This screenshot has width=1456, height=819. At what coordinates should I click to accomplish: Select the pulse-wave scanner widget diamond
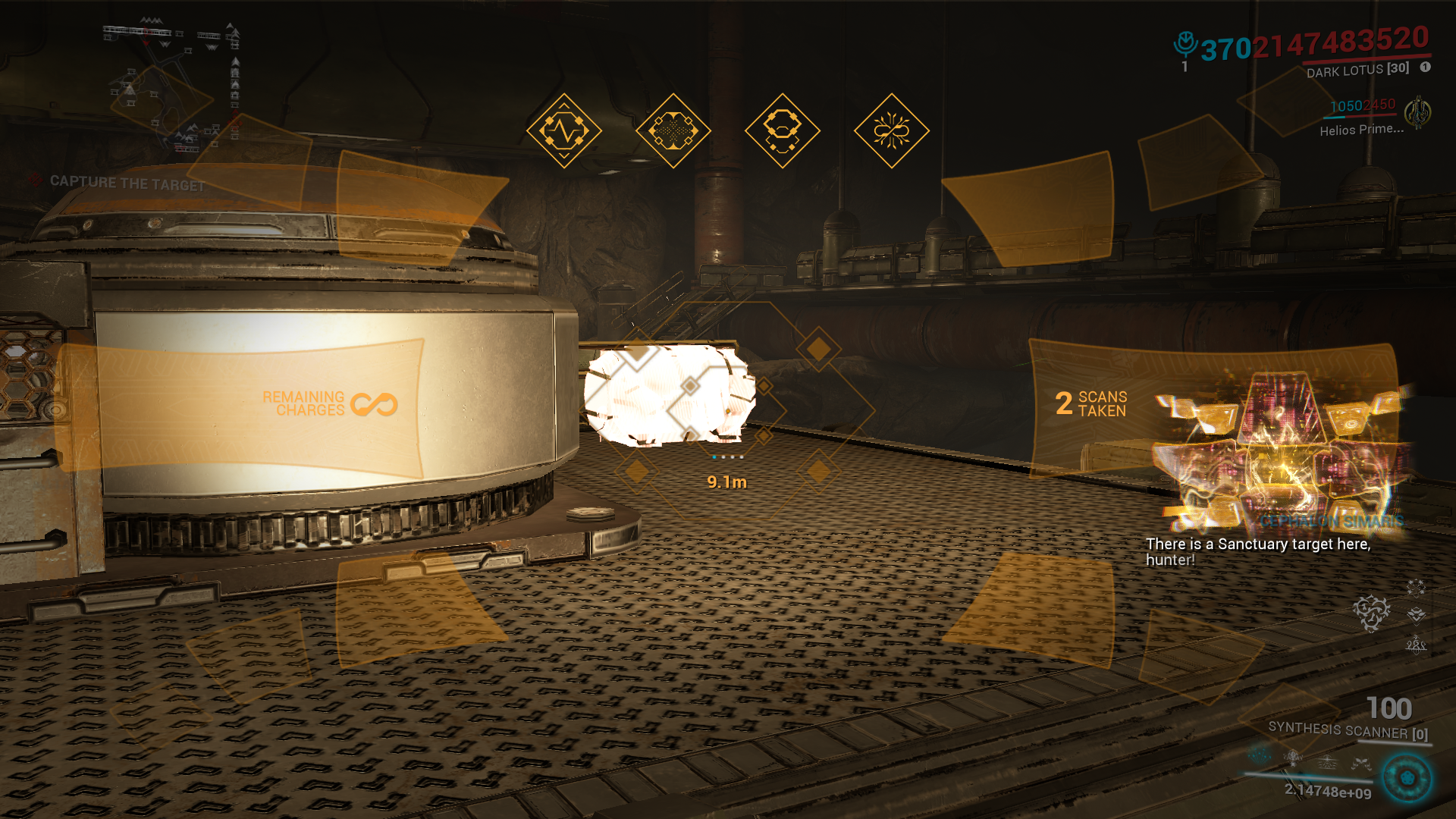point(563,130)
